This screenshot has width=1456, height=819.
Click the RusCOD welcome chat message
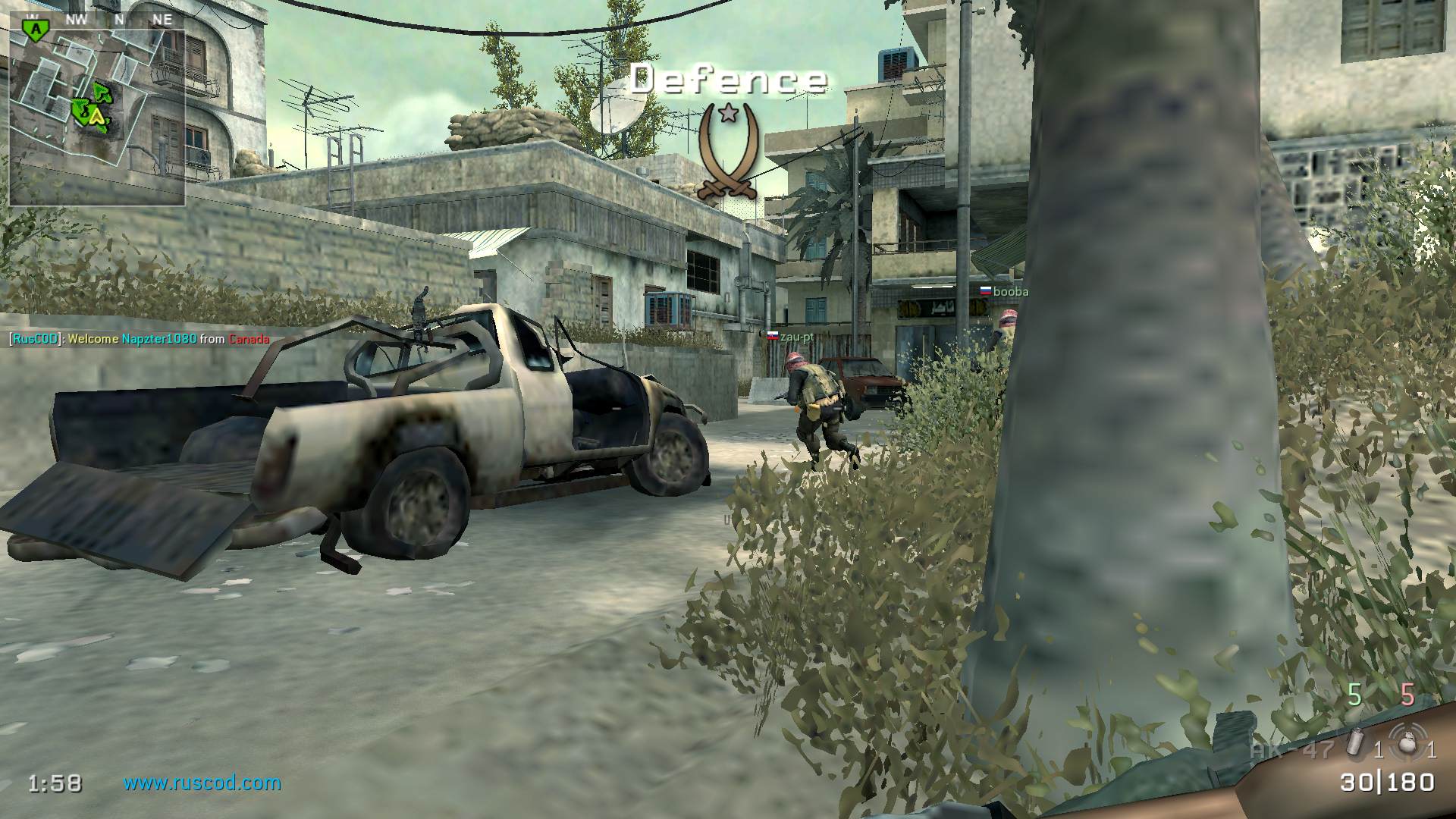[x=139, y=339]
